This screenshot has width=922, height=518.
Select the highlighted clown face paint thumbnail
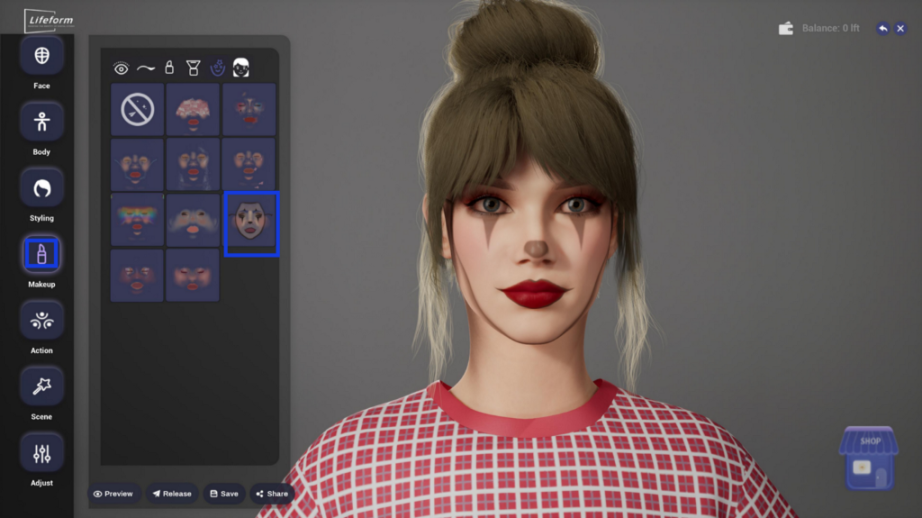point(251,223)
